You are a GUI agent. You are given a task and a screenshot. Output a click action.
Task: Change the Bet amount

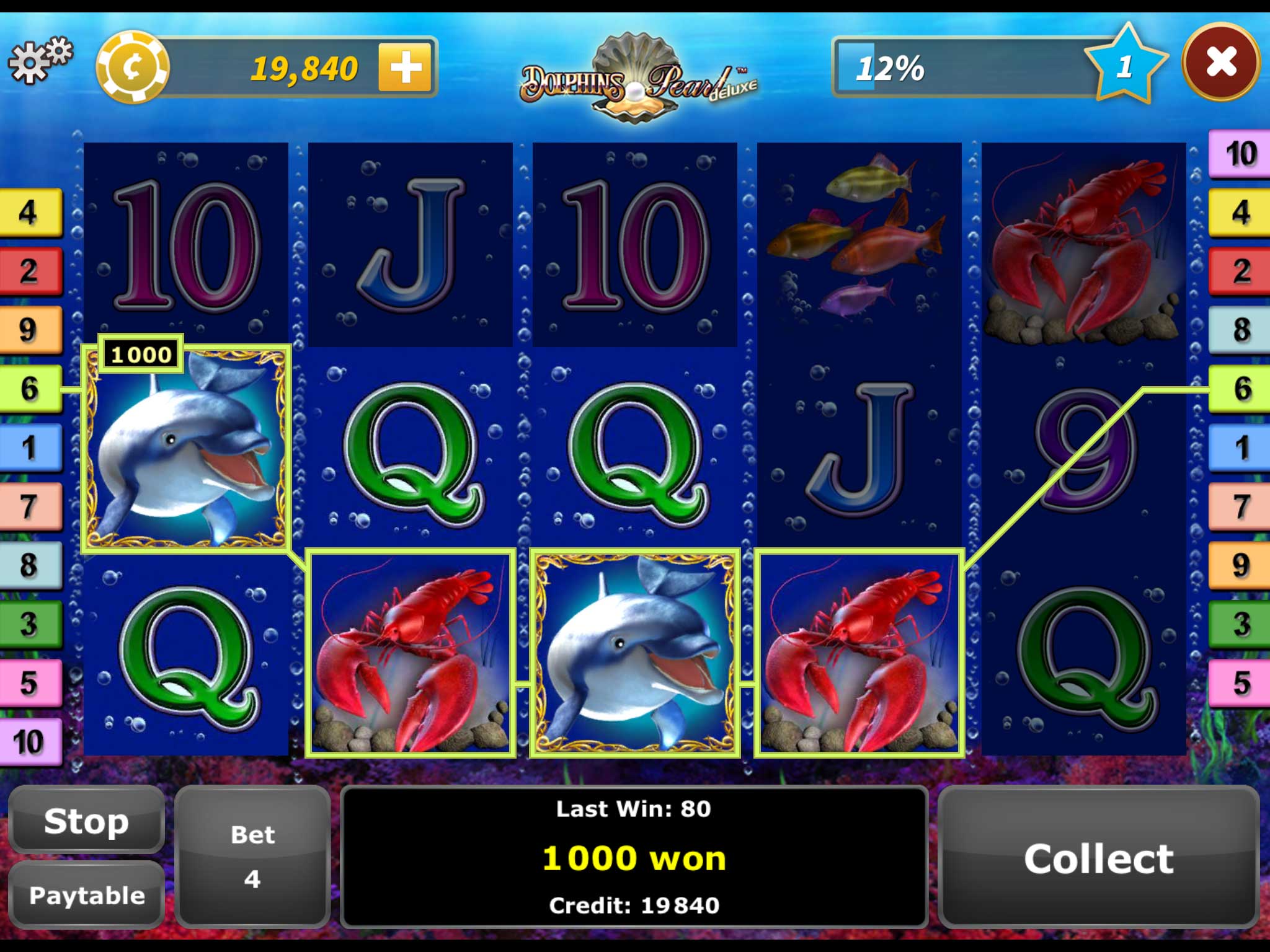point(252,857)
